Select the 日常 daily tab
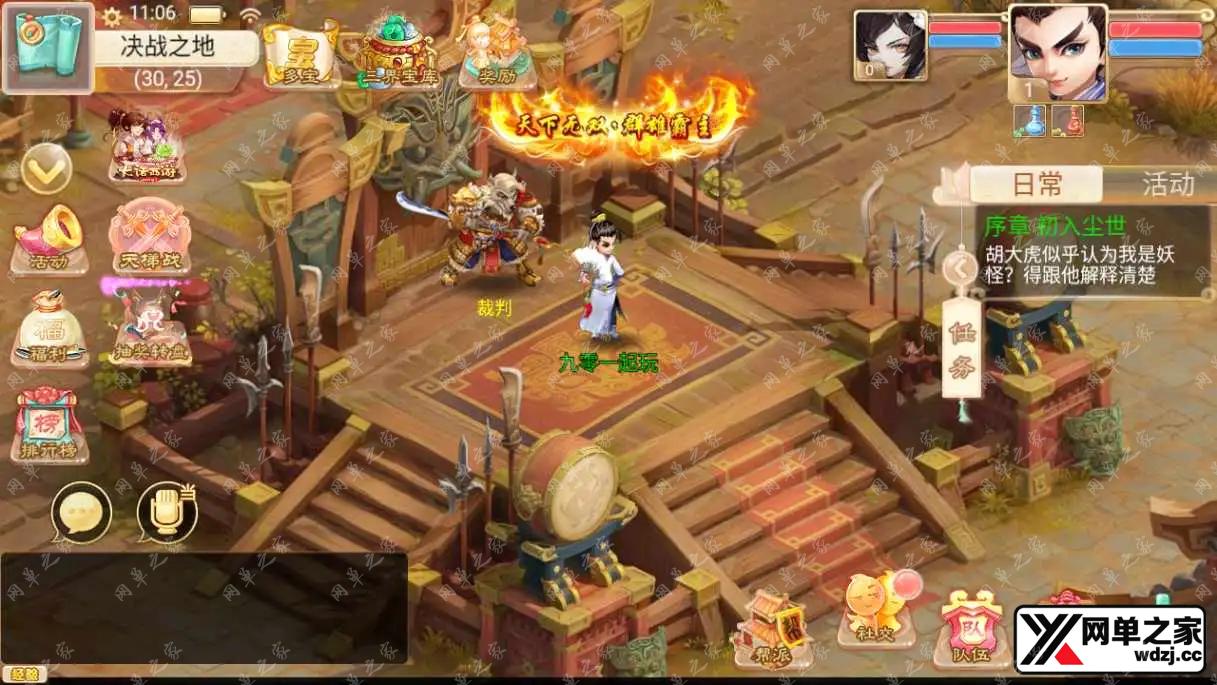The width and height of the screenshot is (1217, 685). pos(1036,184)
